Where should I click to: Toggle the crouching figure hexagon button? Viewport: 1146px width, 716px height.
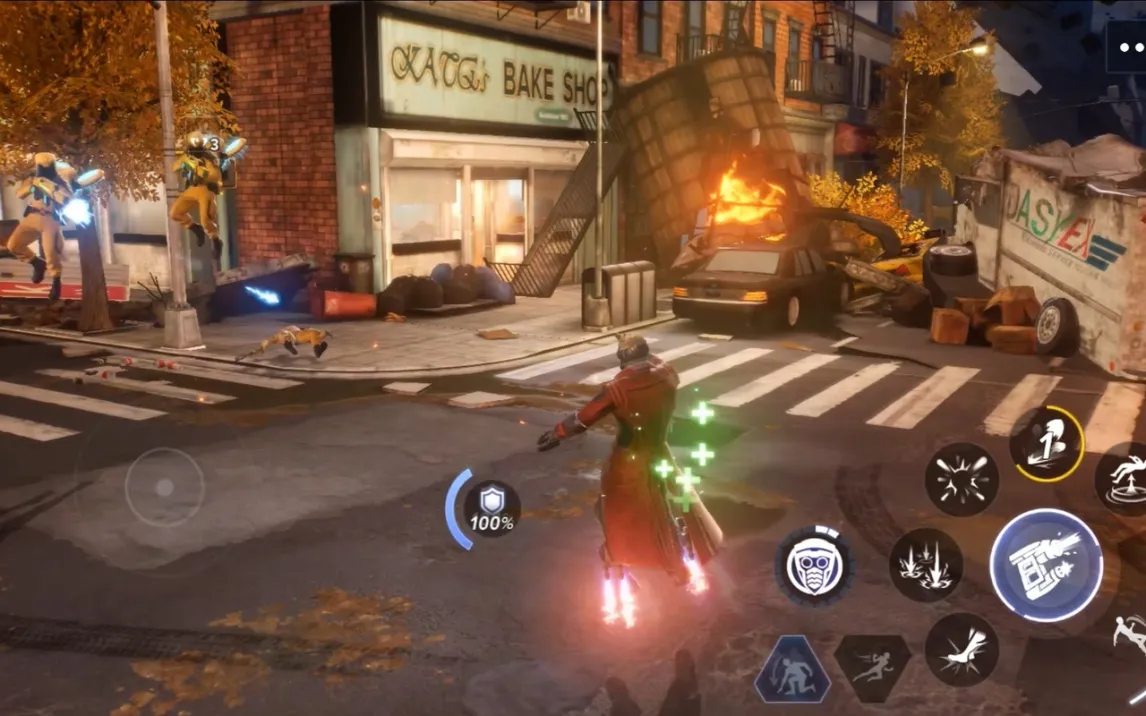(792, 669)
